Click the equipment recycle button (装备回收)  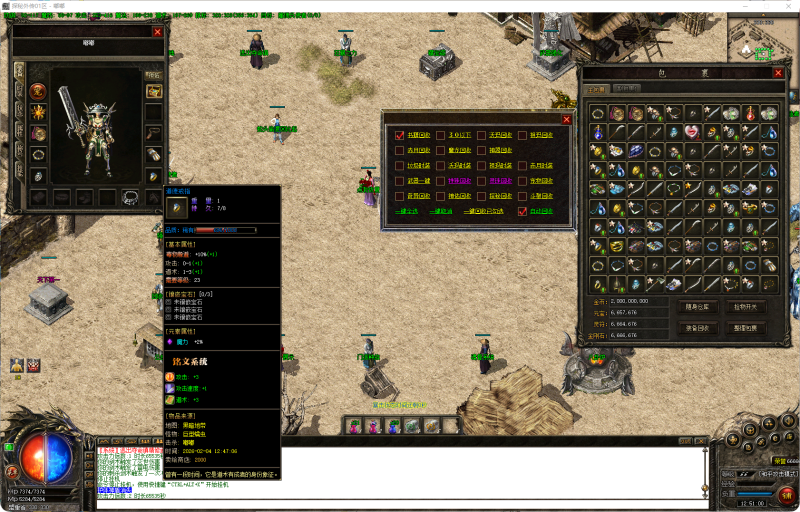[x=698, y=328]
